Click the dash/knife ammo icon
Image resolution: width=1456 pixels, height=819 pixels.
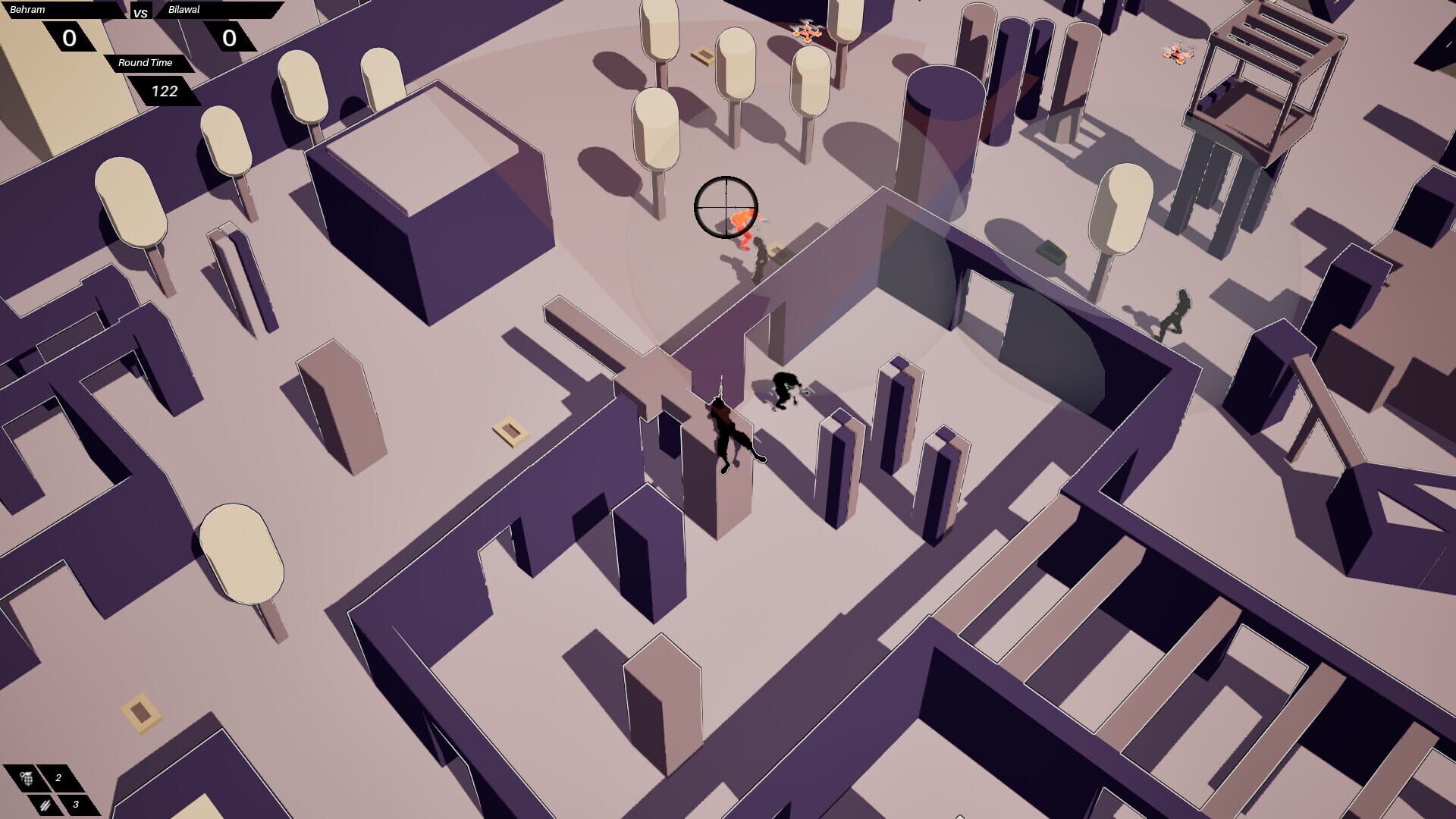44,805
